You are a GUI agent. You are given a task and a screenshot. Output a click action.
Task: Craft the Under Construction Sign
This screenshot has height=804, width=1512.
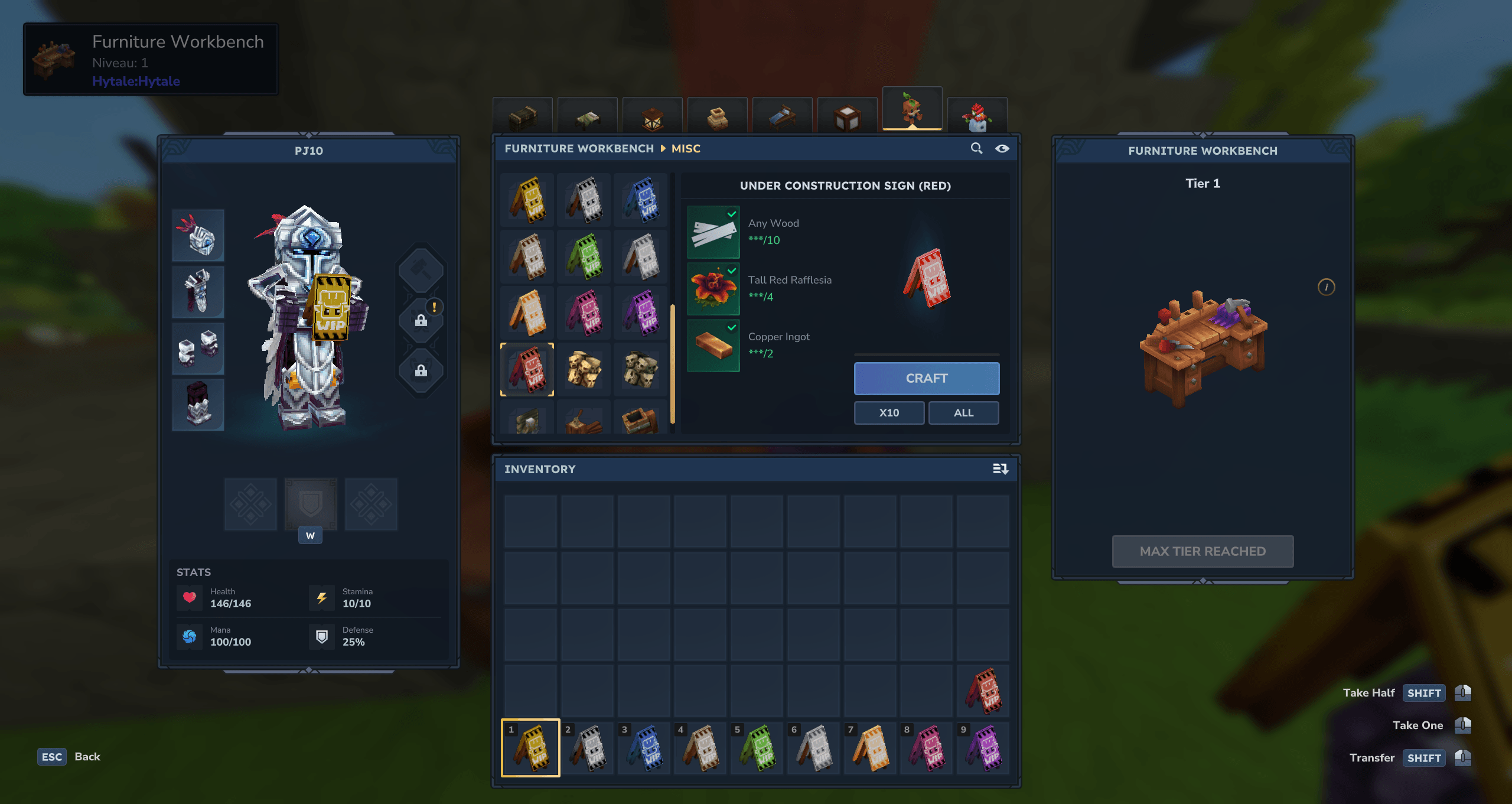point(926,378)
